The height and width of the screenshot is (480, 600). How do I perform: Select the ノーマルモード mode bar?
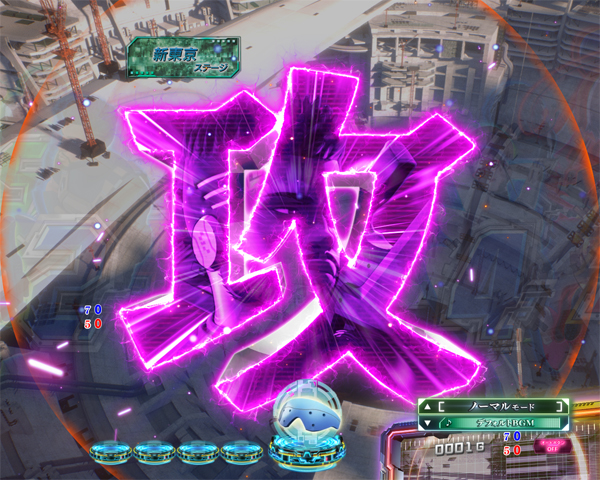coord(496,407)
